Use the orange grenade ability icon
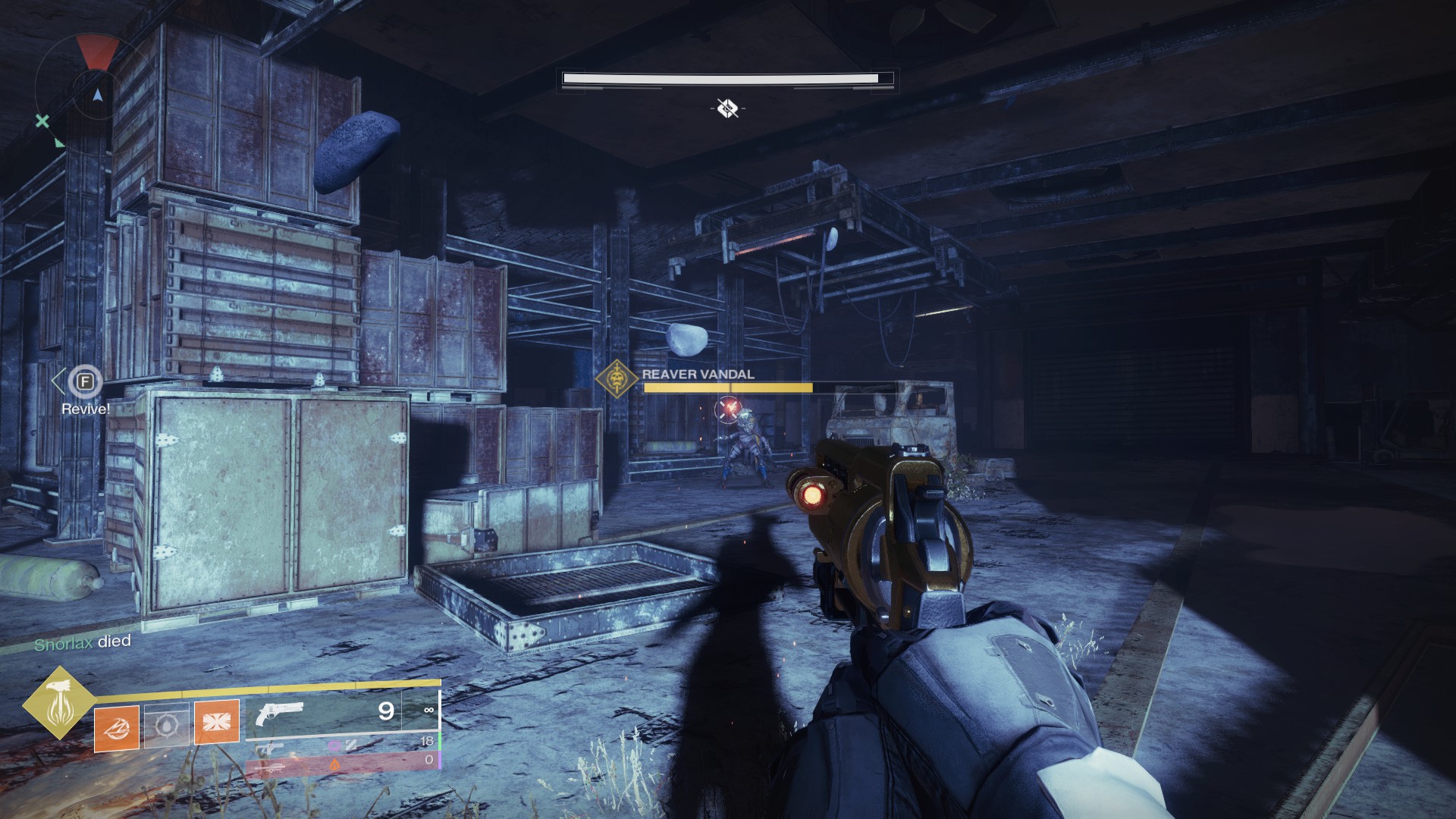This screenshot has height=819, width=1456. 117,728
